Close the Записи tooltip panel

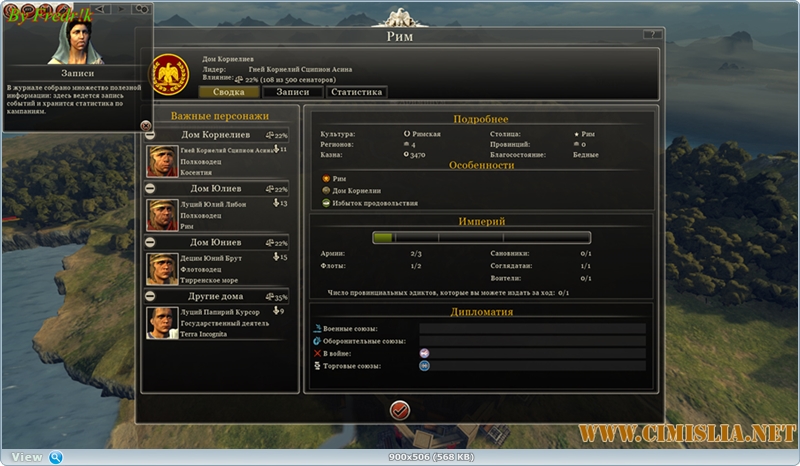coord(146,125)
